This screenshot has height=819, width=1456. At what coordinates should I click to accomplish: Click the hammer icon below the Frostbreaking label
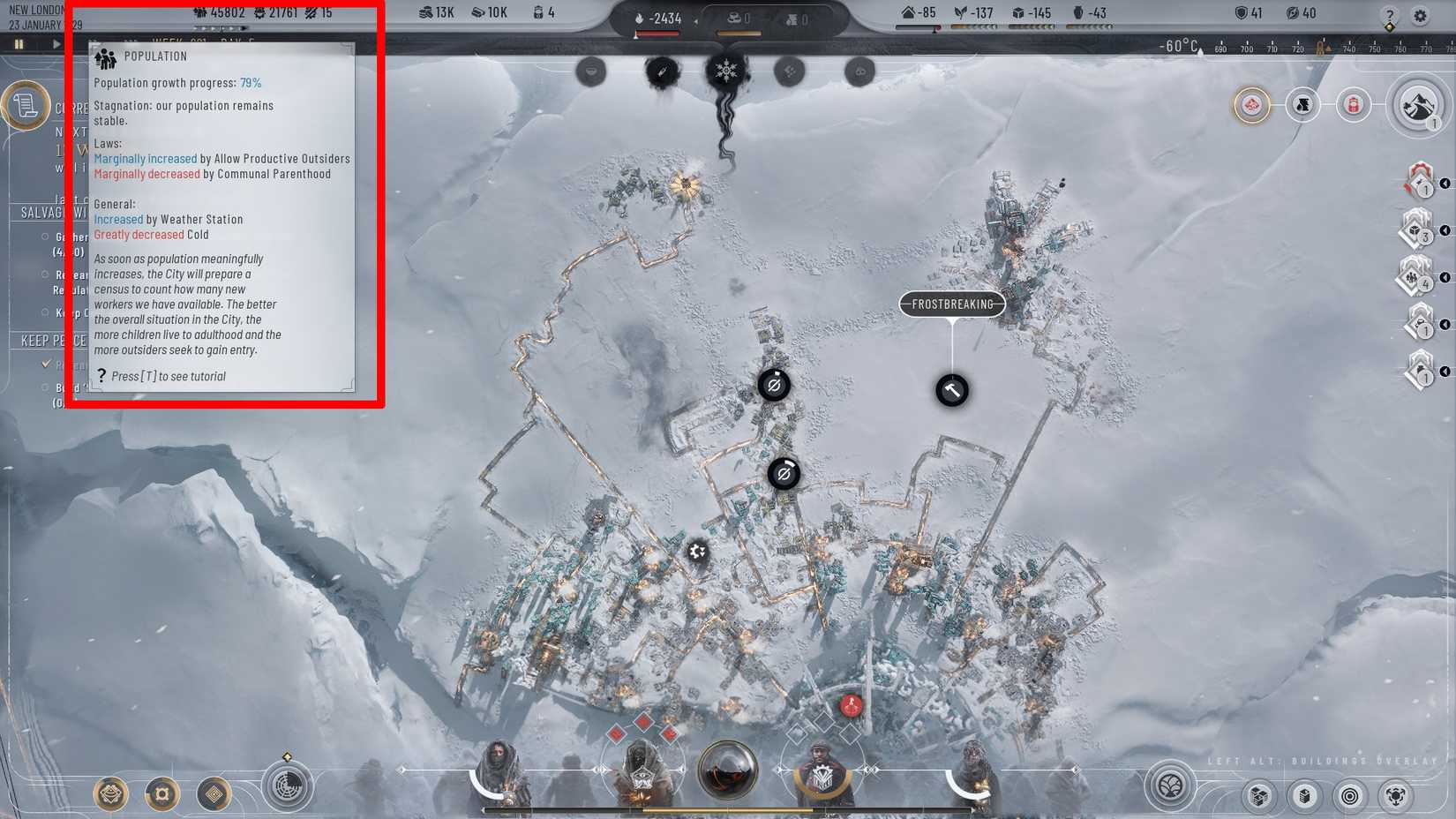click(950, 390)
